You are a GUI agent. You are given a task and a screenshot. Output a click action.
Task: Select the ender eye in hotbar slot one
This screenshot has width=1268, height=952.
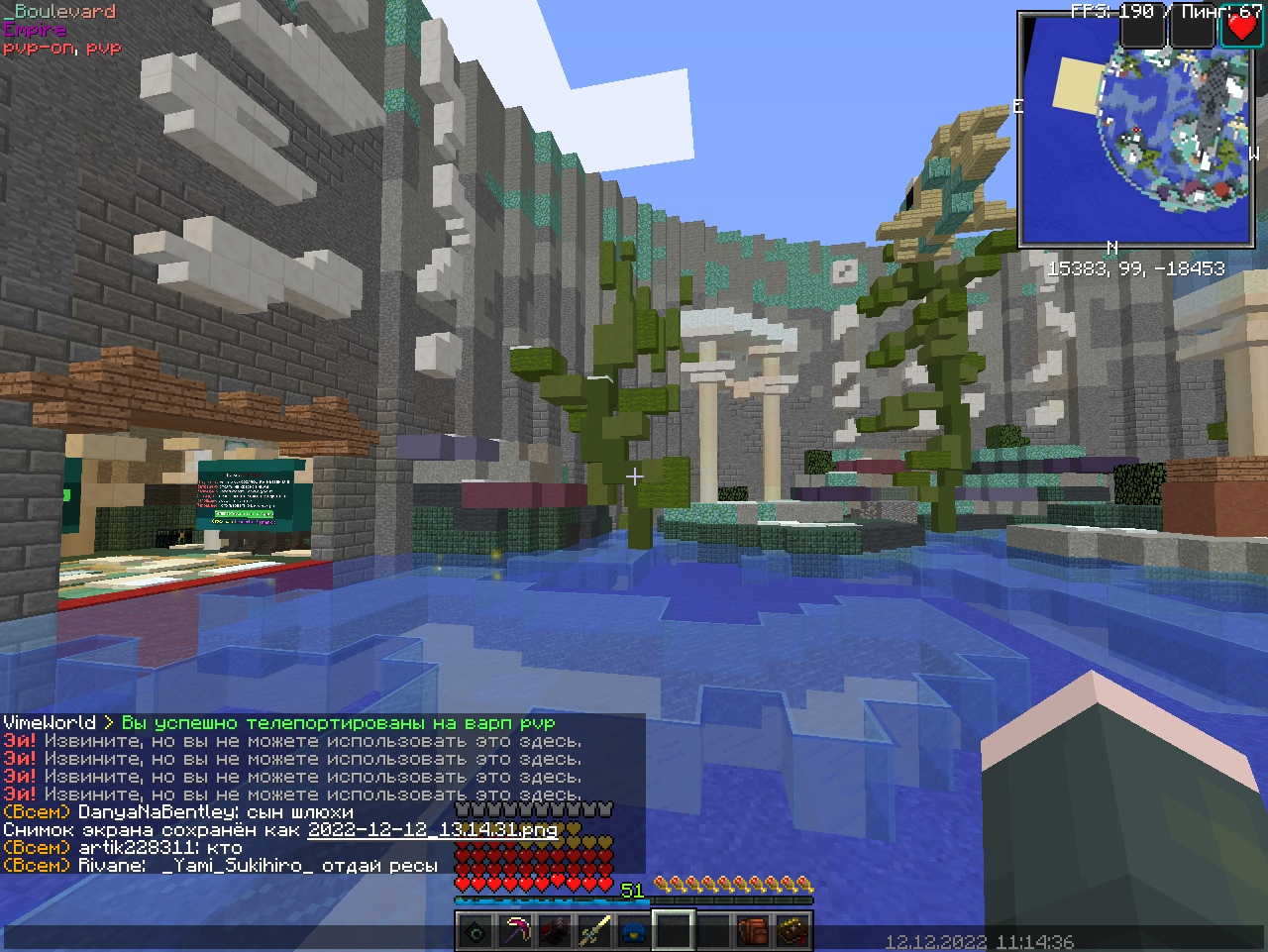click(475, 929)
